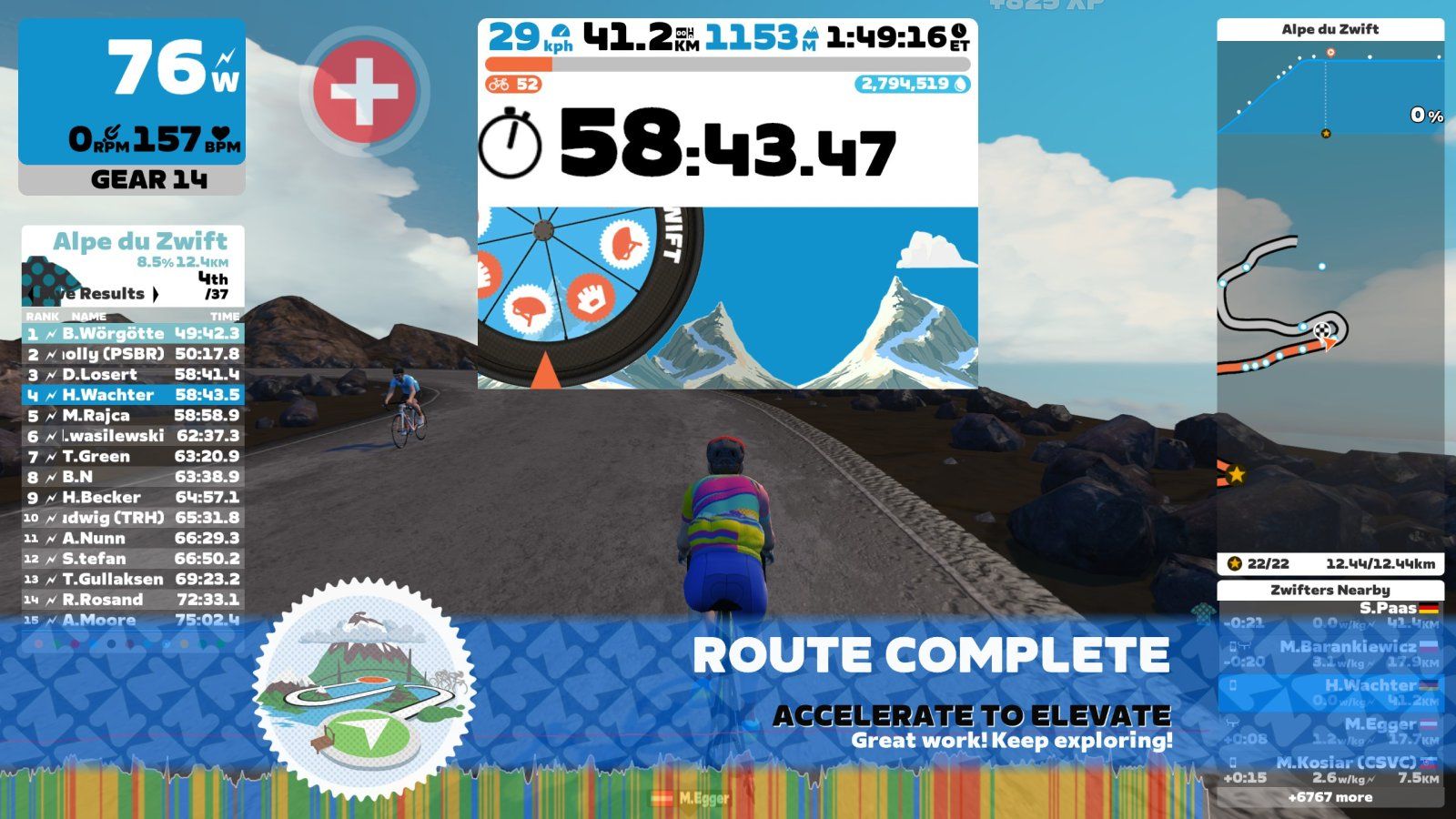Viewport: 1456px width, 819px height.
Task: Choose T.Gullaksen in the leaderboard
Action: (133, 580)
